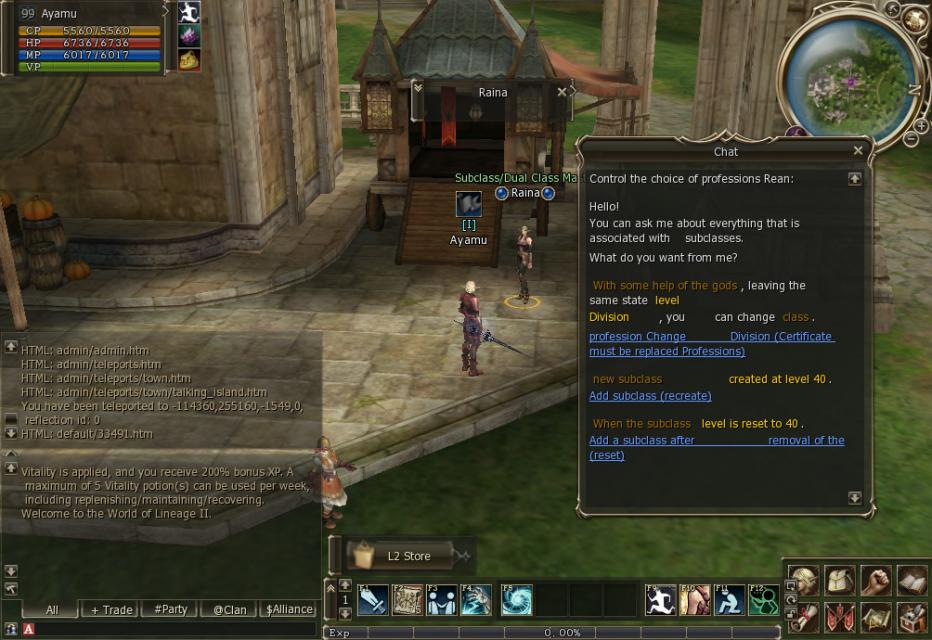Close Raina's target window
932x640 pixels.
pos(562,92)
